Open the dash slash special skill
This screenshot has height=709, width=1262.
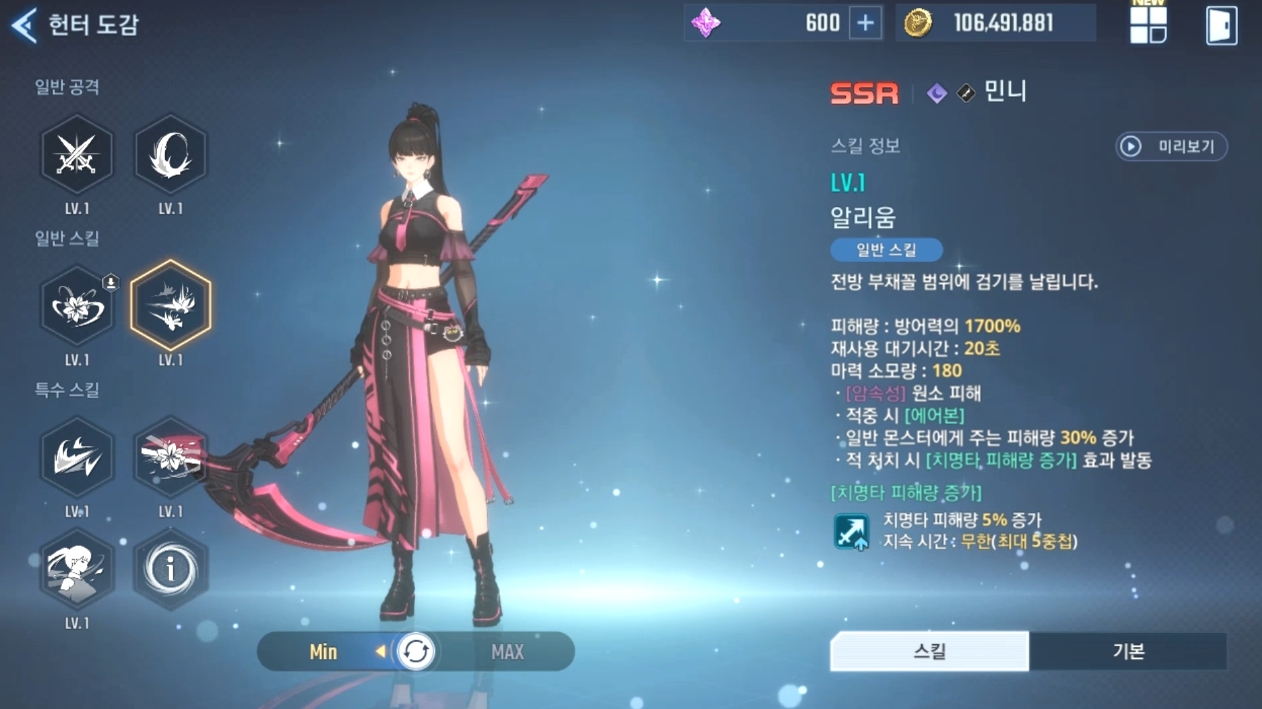click(x=76, y=458)
